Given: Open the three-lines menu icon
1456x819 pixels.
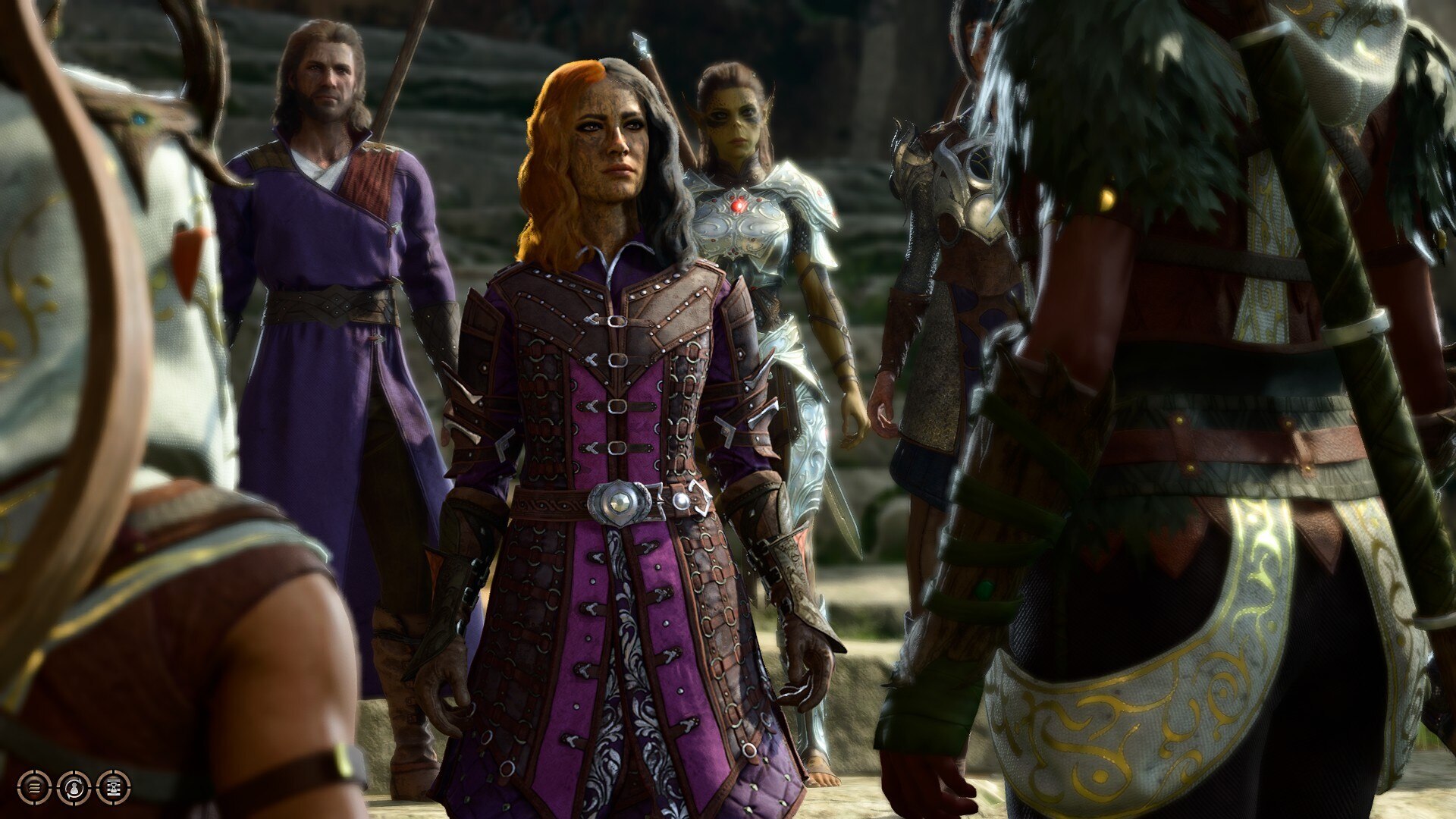Looking at the screenshot, I should pos(34,788).
